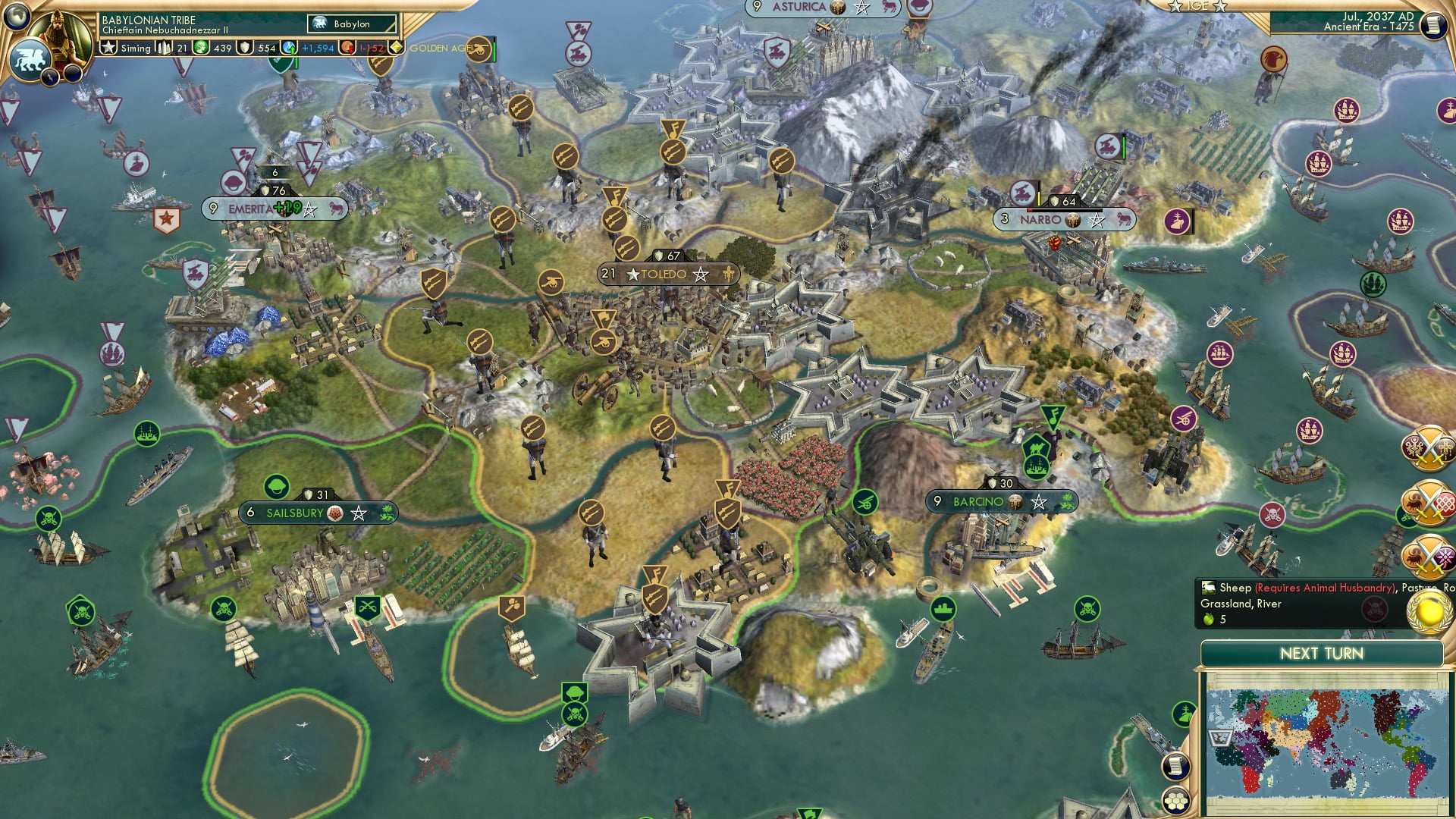Click the lightning bolt toggle below leader portrait
Viewport: 1456px width, 819px height.
(x=49, y=76)
